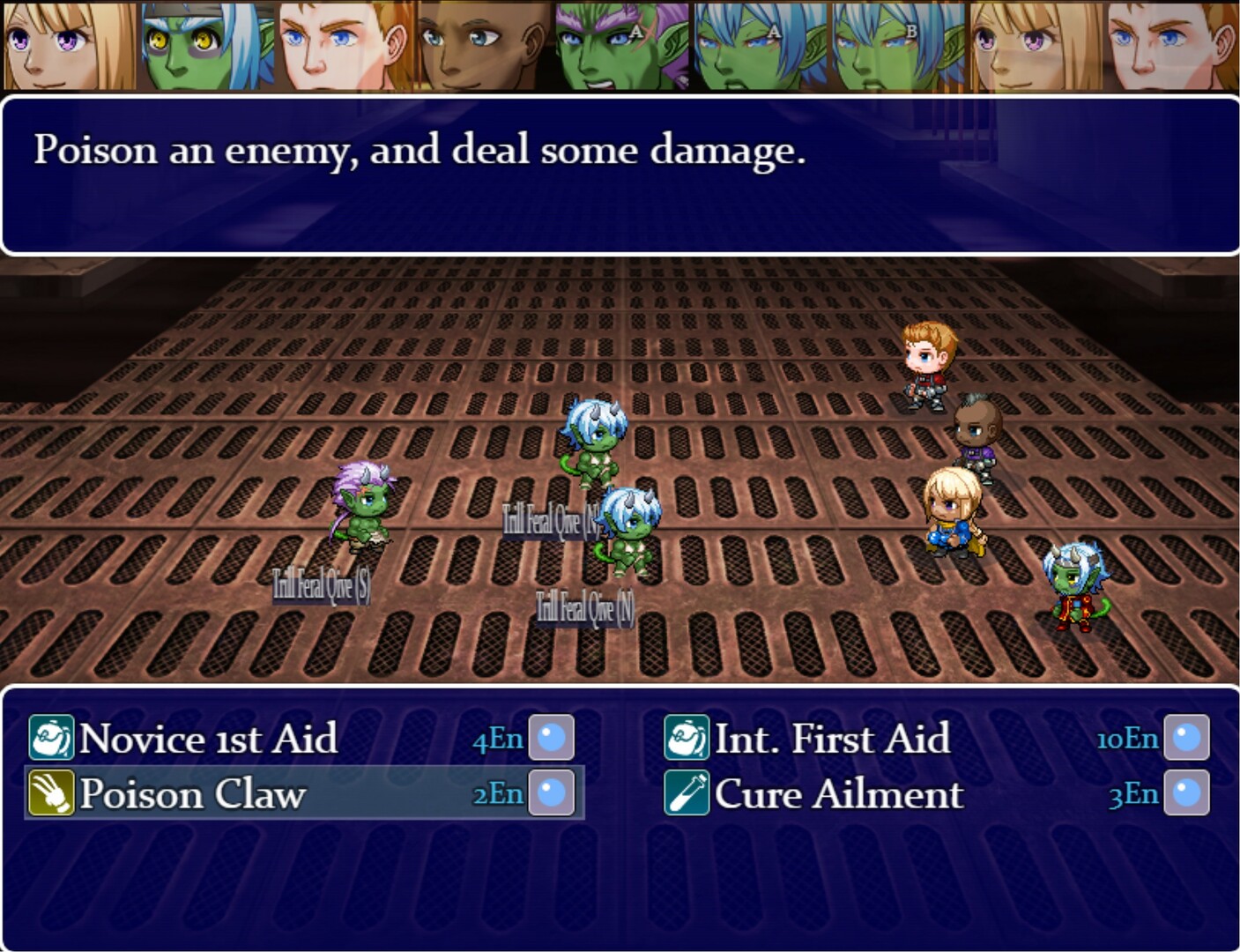The image size is (1240, 952).
Task: Click the Novice 1st Aid label text
Action: (x=207, y=740)
